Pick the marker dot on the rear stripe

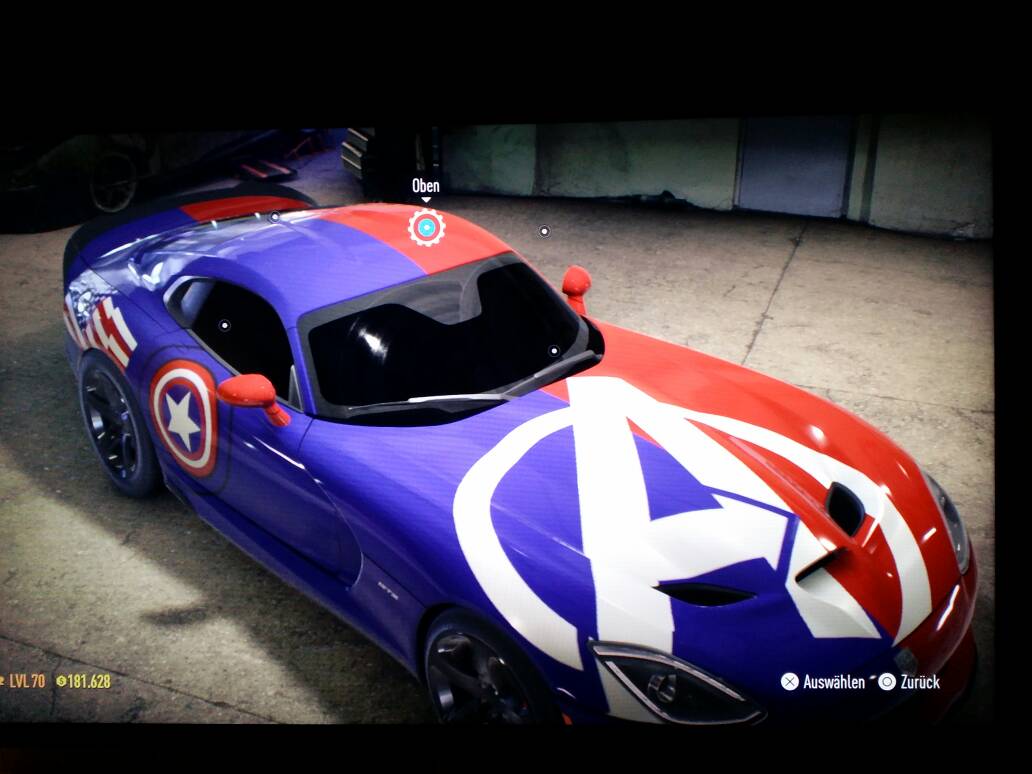tap(274, 216)
